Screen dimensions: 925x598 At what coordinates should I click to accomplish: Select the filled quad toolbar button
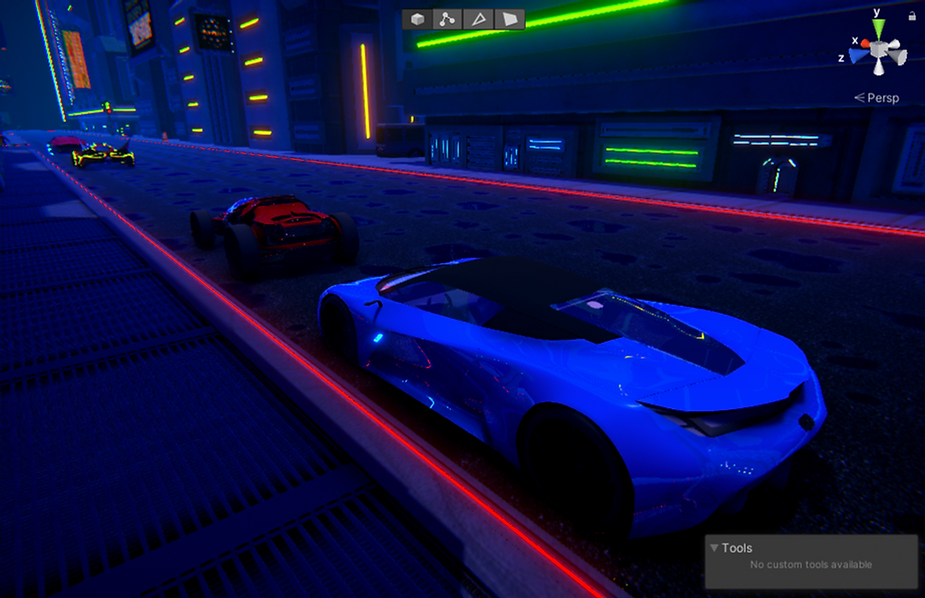click(510, 19)
